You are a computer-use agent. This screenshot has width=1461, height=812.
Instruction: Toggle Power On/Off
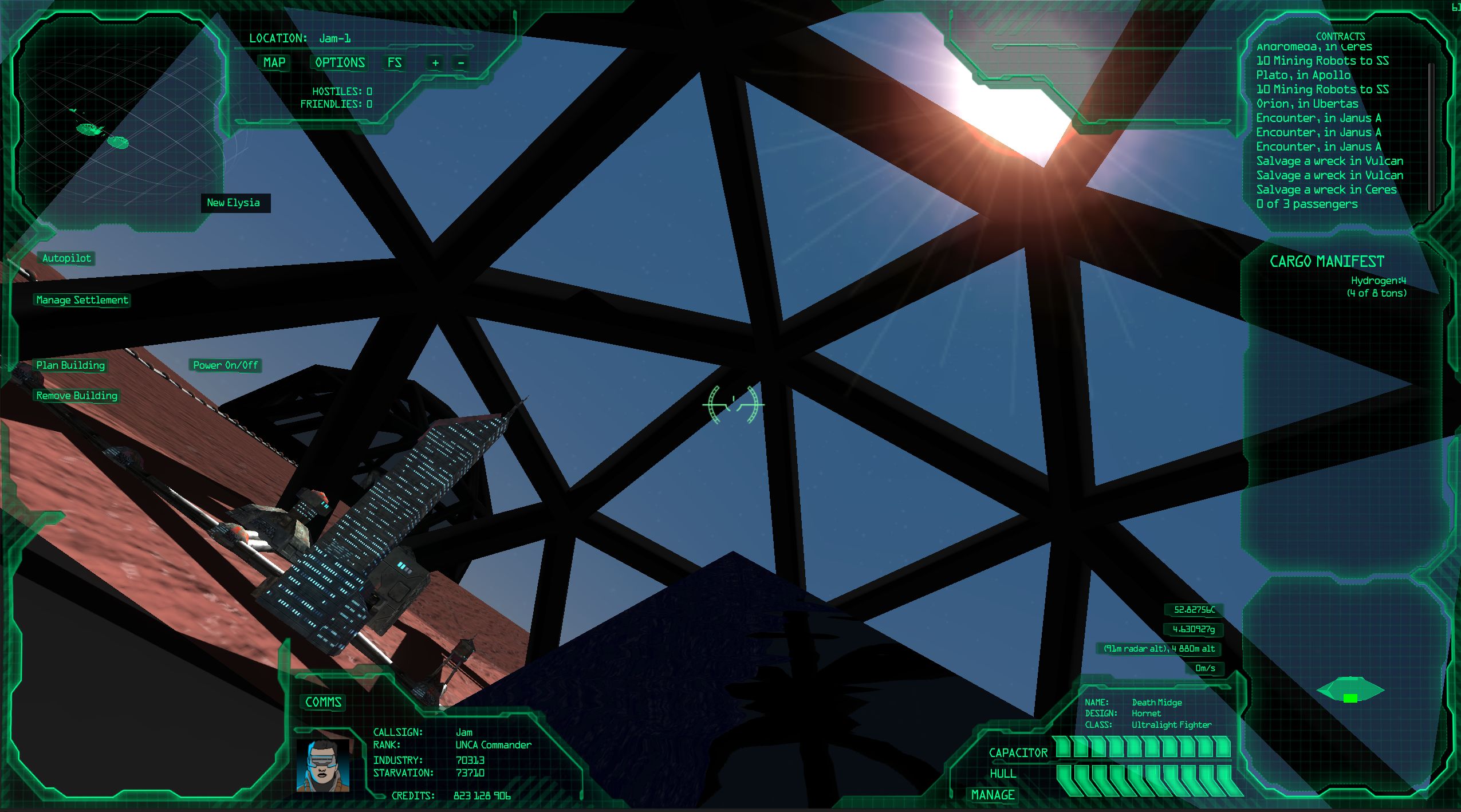point(225,365)
